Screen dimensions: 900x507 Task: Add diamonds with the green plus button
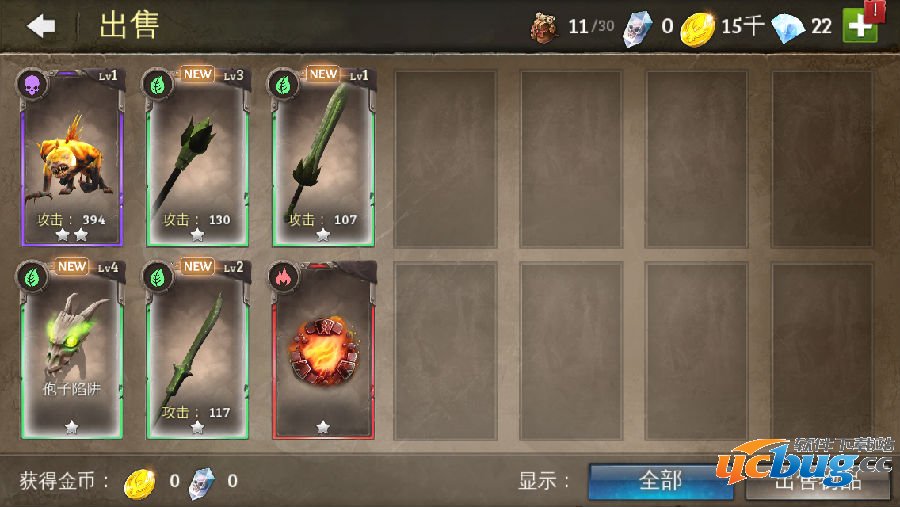859,26
